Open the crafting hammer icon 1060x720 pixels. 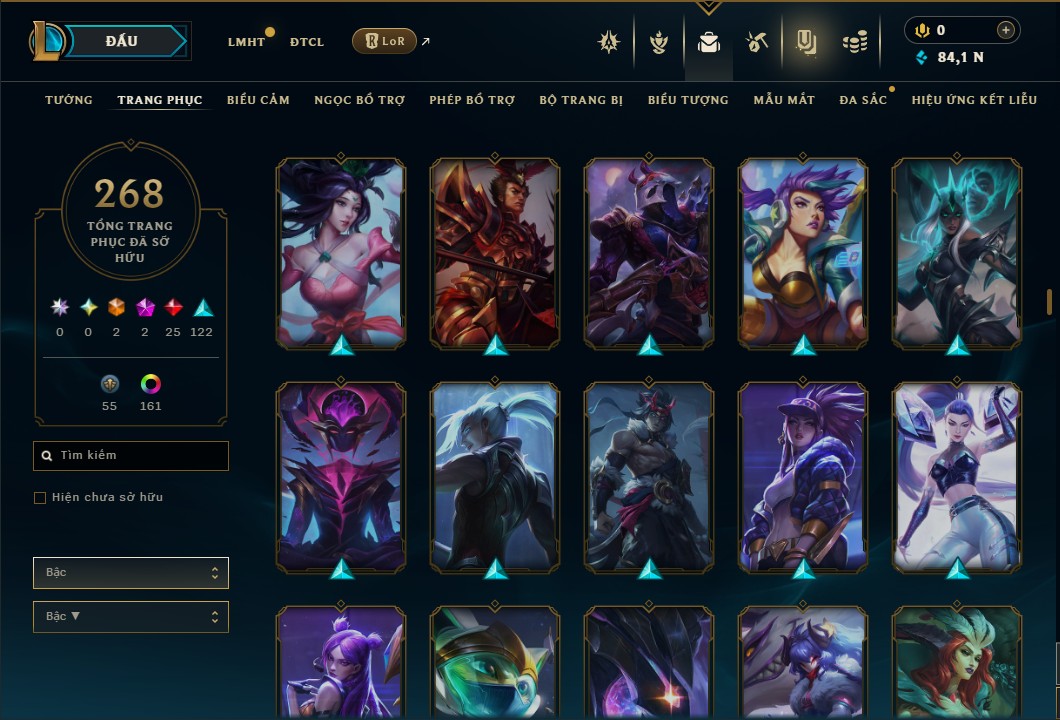[x=757, y=42]
